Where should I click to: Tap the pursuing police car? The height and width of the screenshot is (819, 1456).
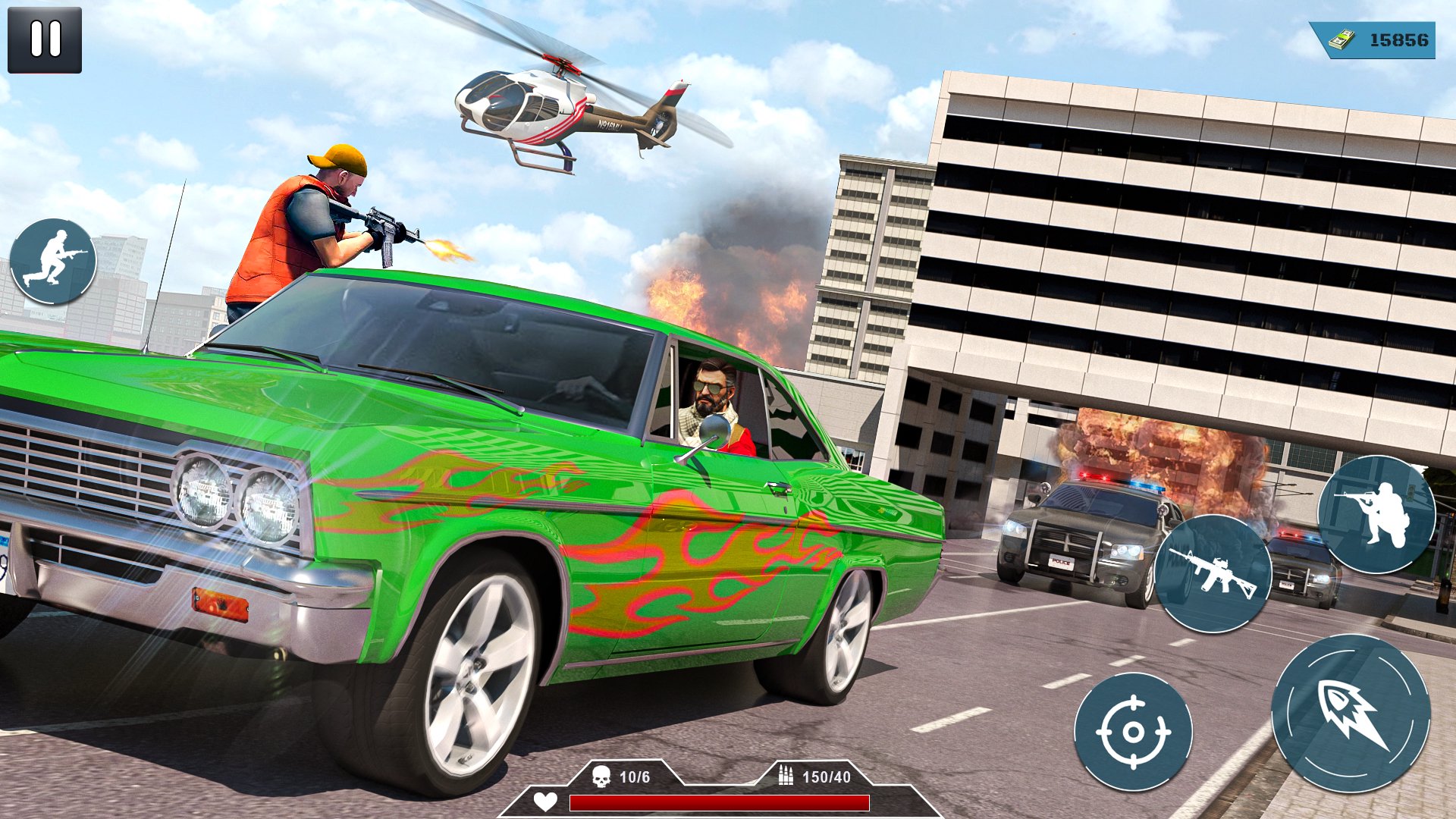coord(1077,531)
